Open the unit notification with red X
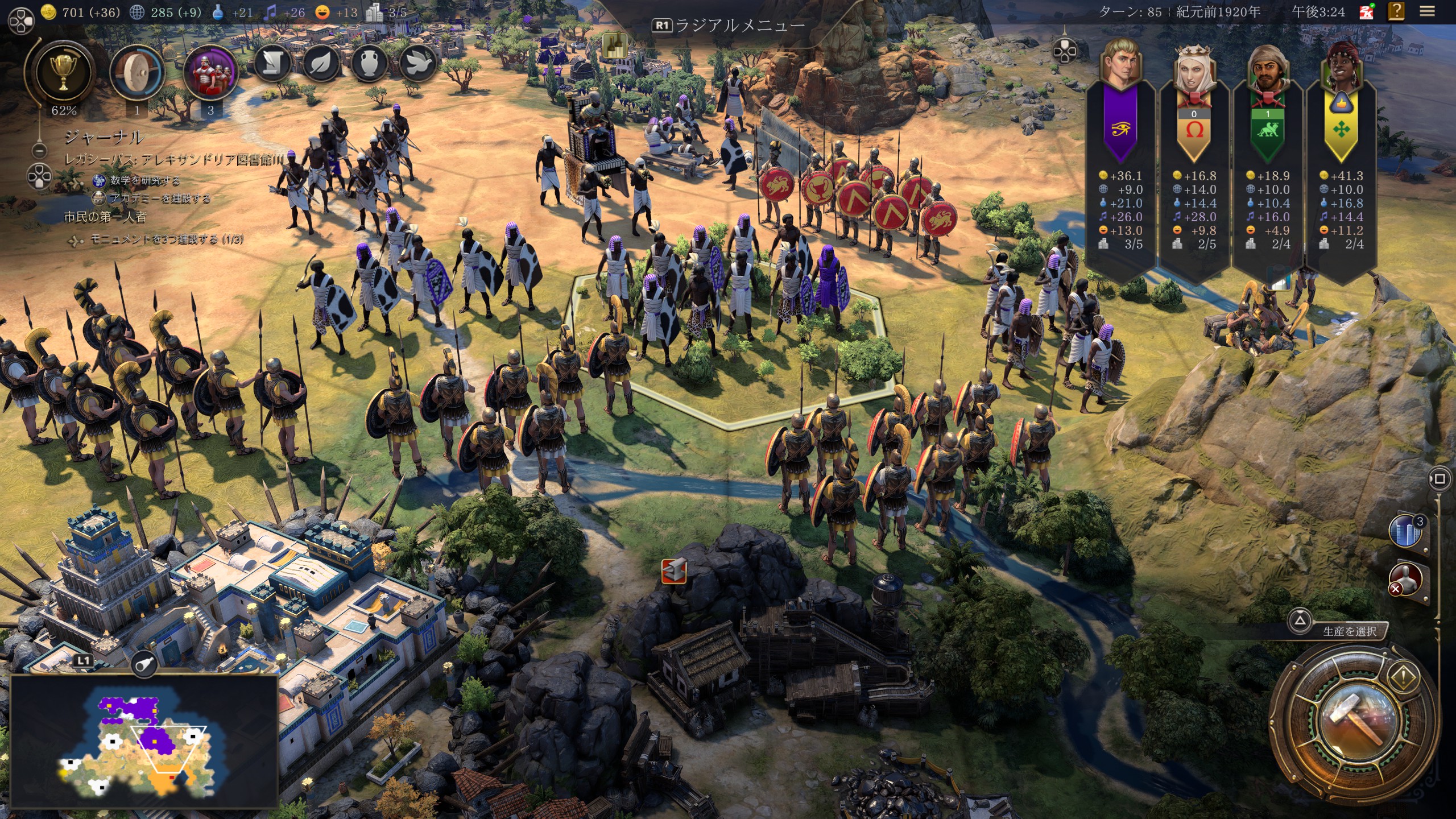Screen dimensions: 1456x819 point(1405,580)
